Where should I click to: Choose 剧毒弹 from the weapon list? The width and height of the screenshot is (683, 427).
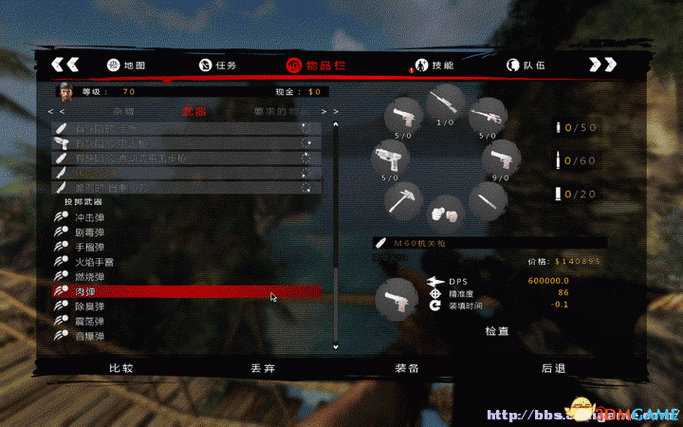[x=92, y=231]
